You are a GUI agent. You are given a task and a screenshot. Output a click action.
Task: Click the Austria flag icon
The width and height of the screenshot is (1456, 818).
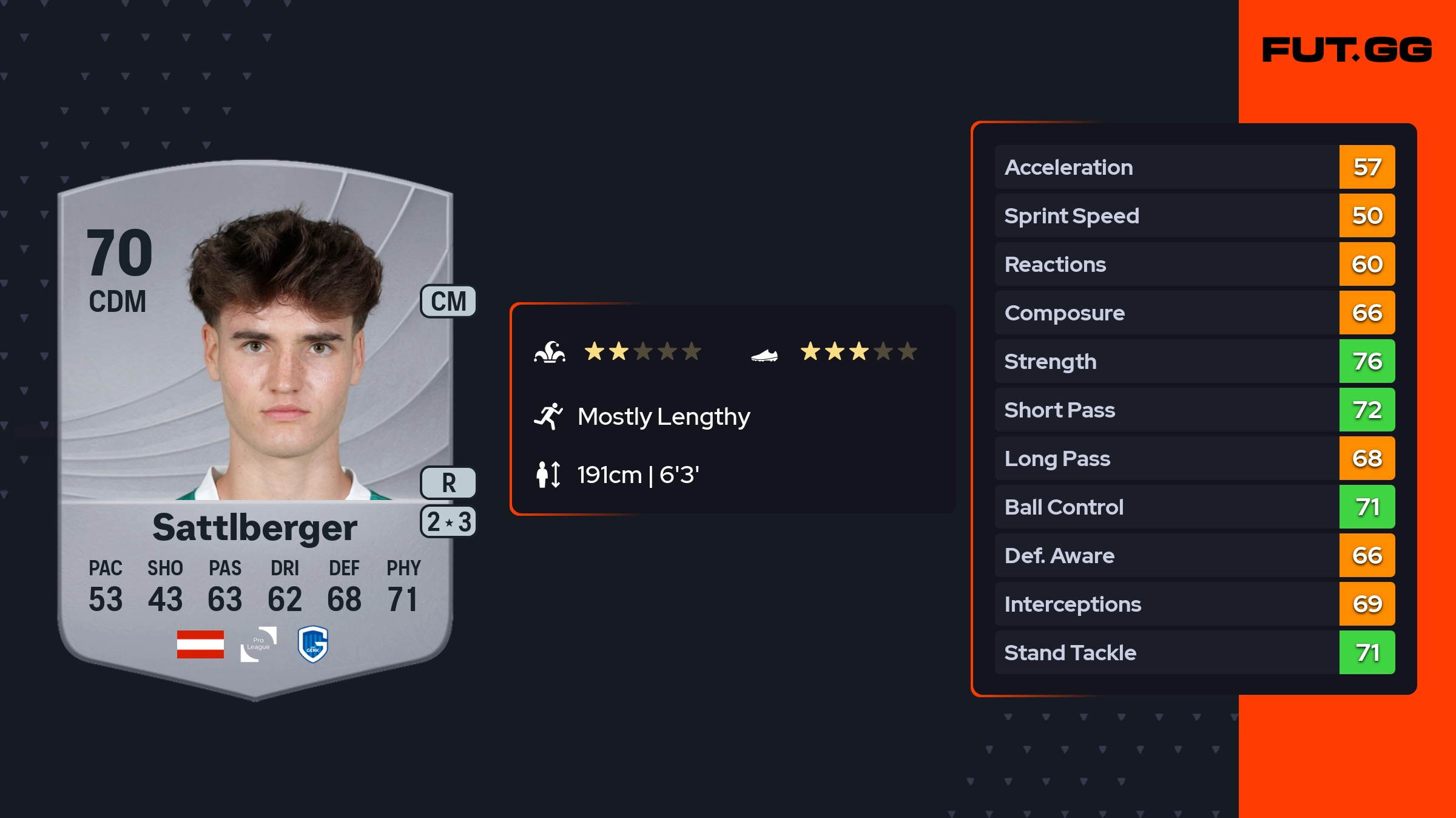200,644
